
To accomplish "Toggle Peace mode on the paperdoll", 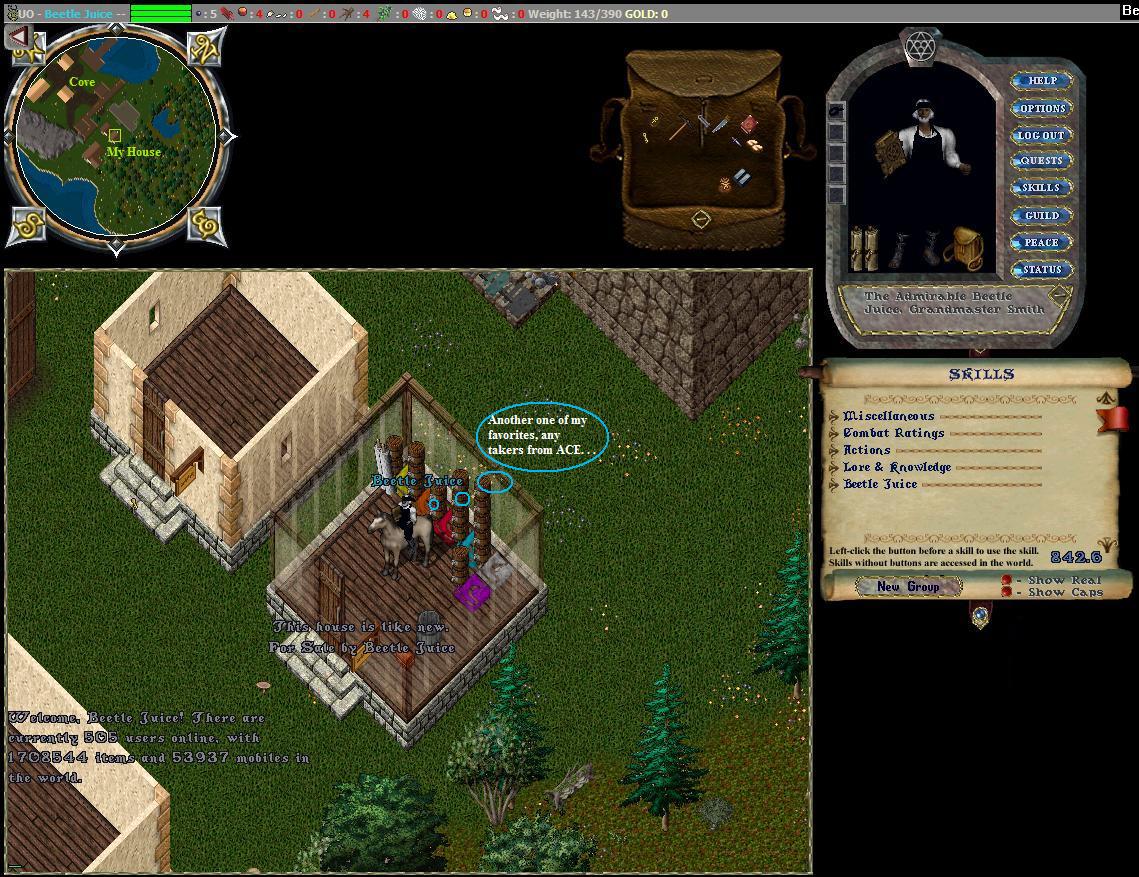I will [1041, 242].
